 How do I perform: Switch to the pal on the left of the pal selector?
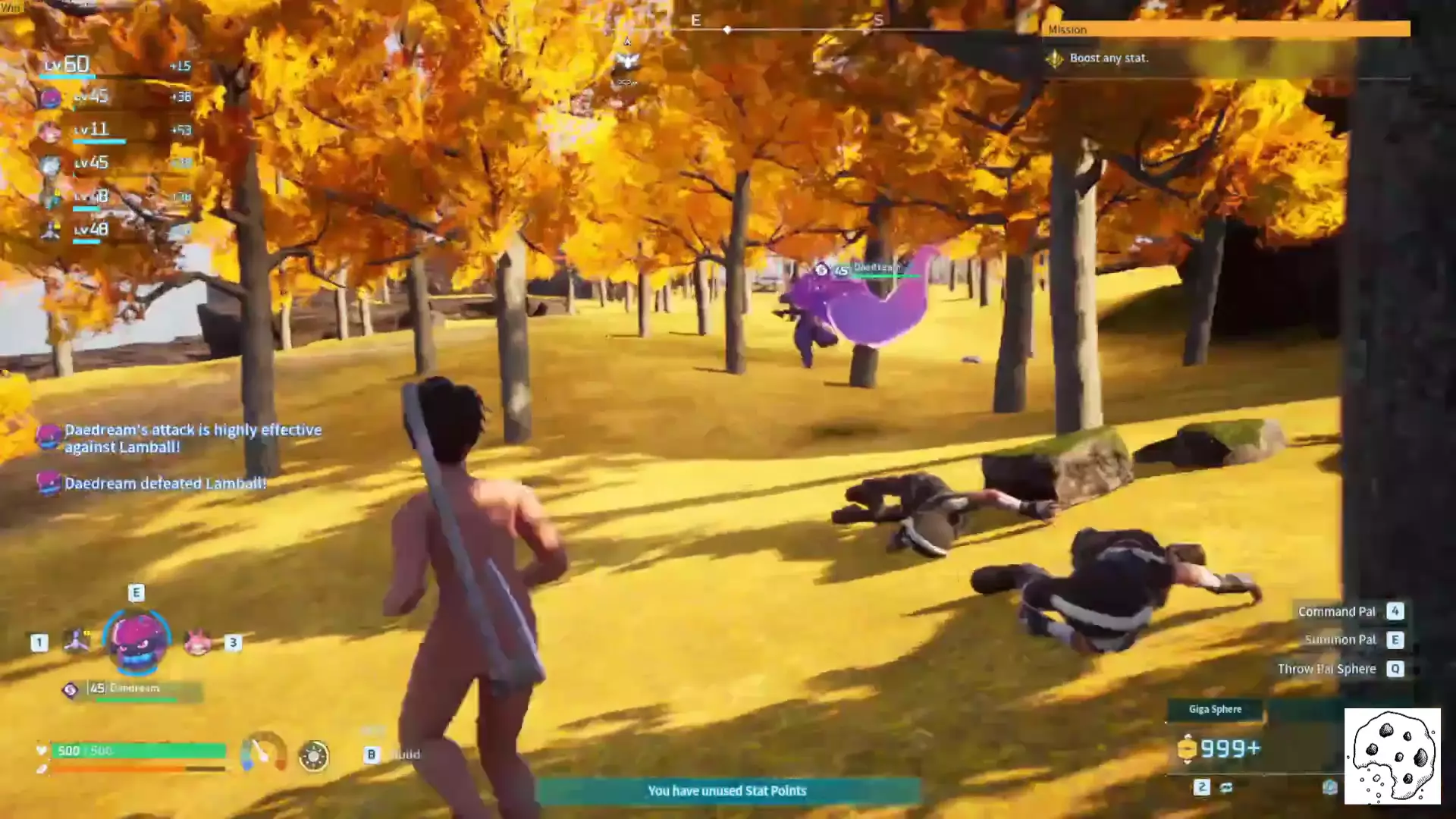76,642
